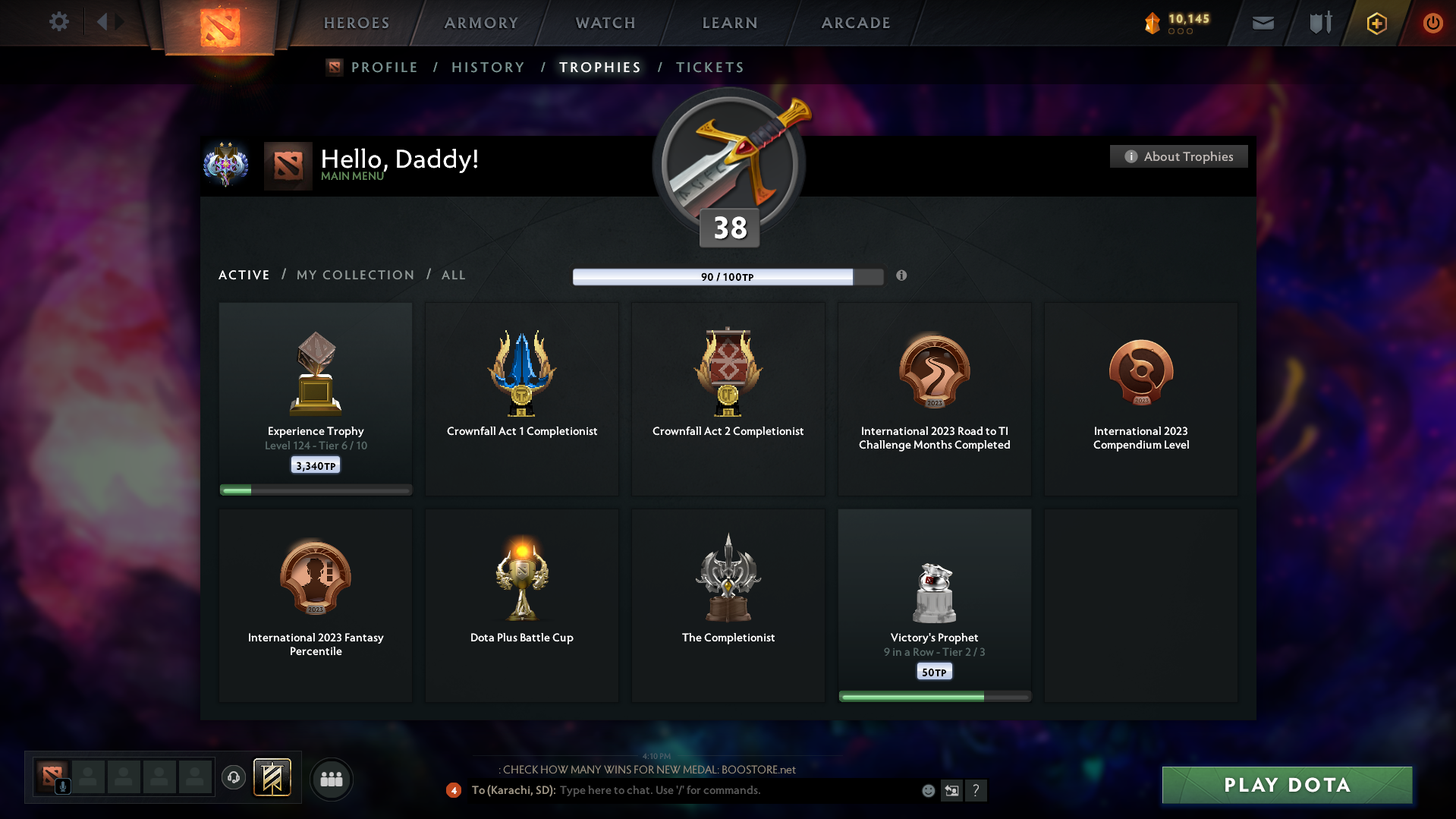Open About Trophies
1456x819 pixels.
coord(1178,156)
